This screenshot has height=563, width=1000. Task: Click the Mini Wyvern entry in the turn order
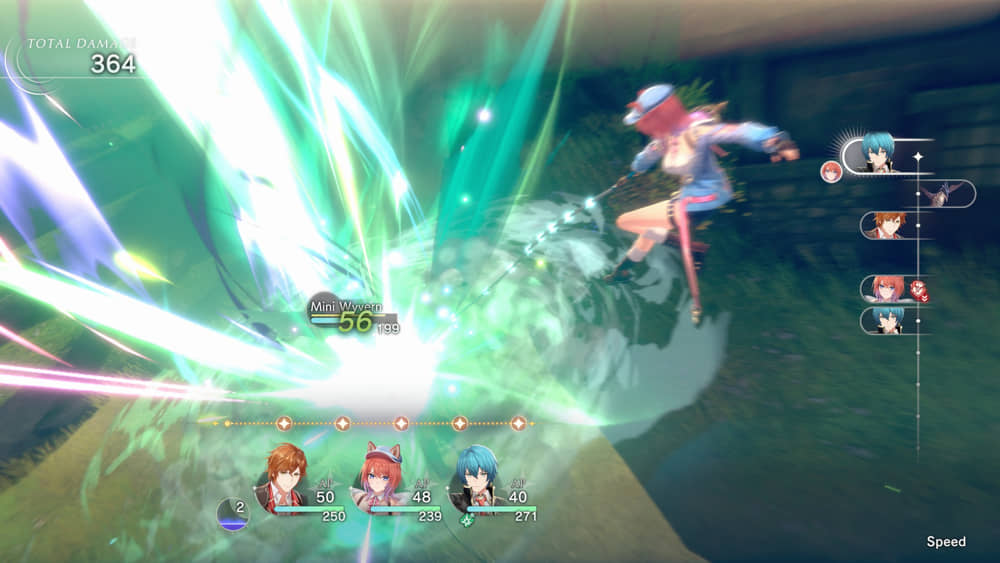pyautogui.click(x=942, y=194)
